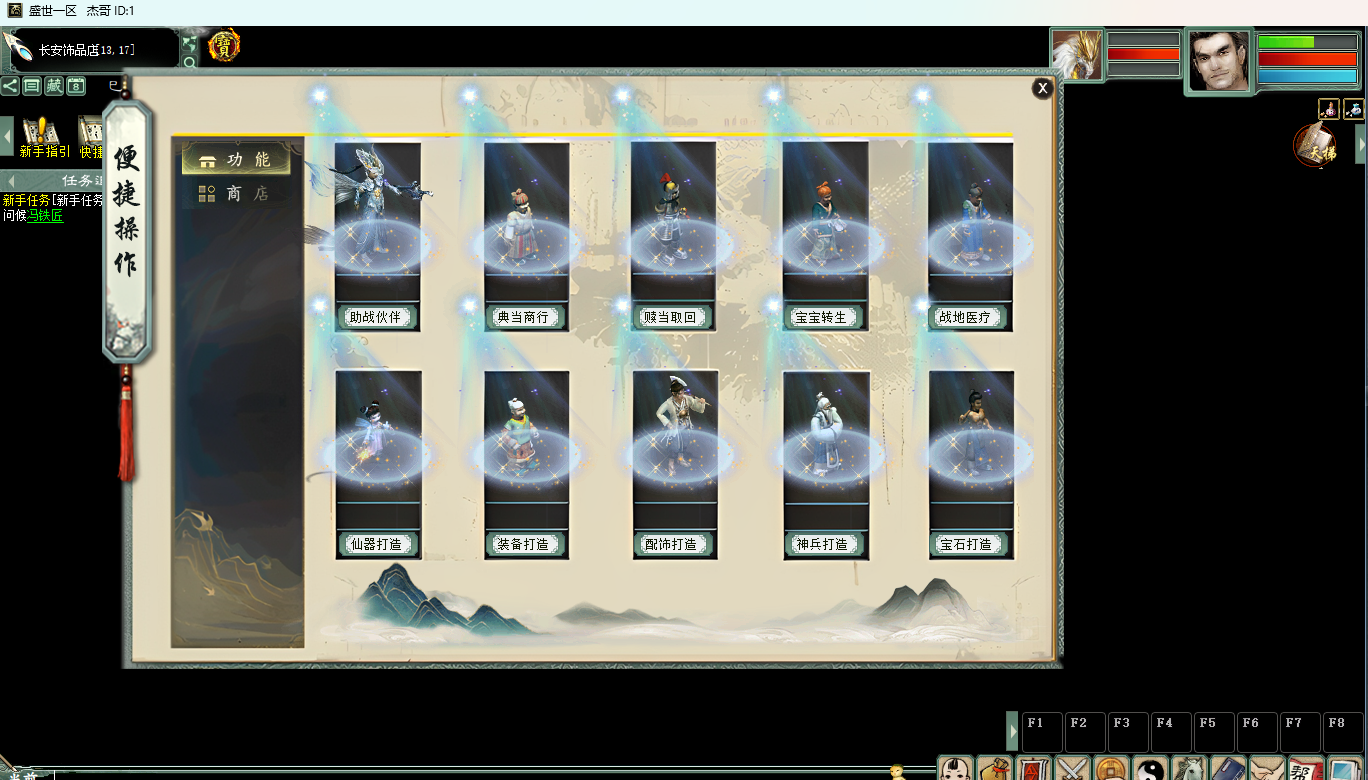
Task: Click the 赎当取回 button
Action: tap(671, 318)
